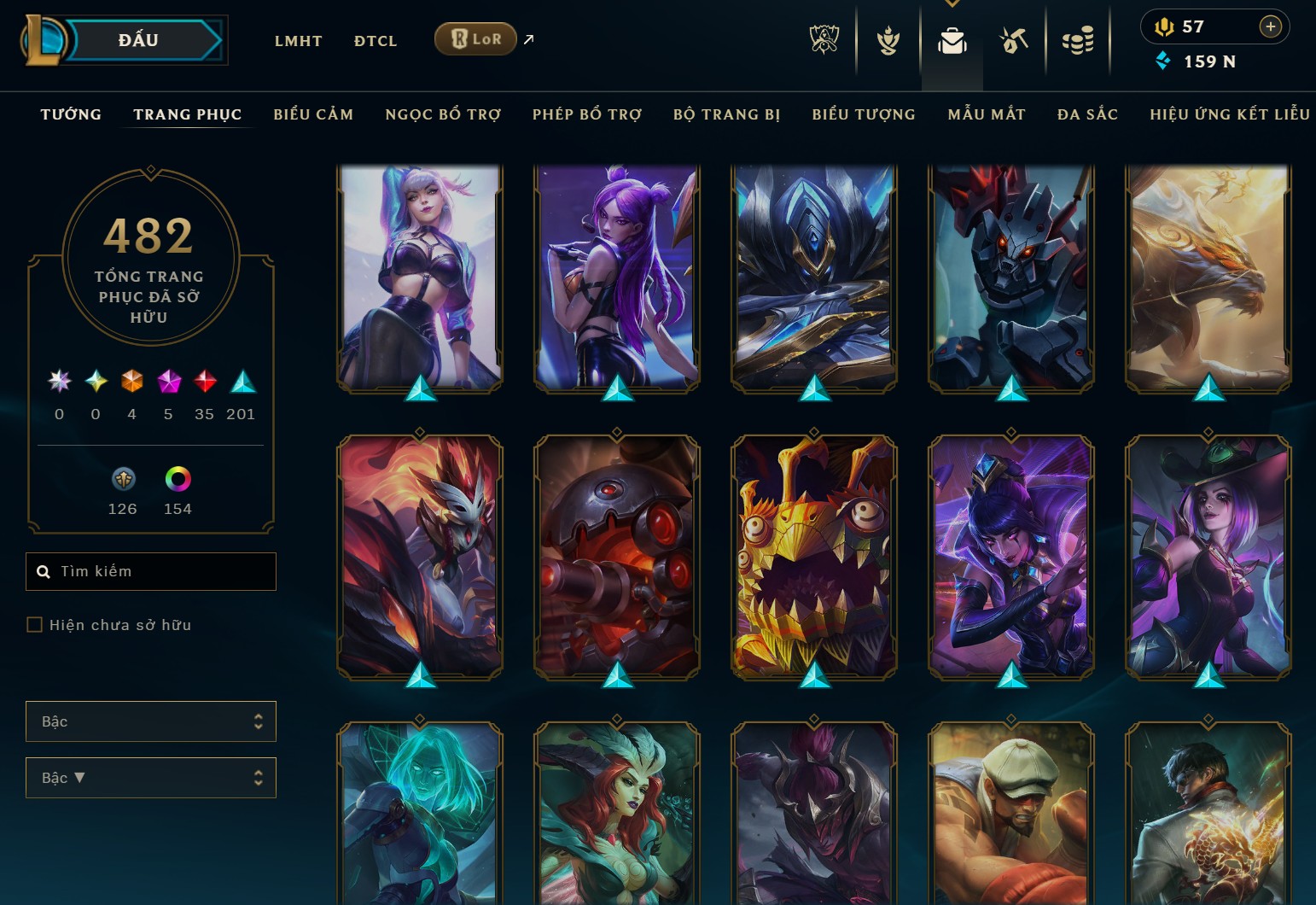
Task: Select the red Epic rarity gem filter
Action: pyautogui.click(x=203, y=382)
